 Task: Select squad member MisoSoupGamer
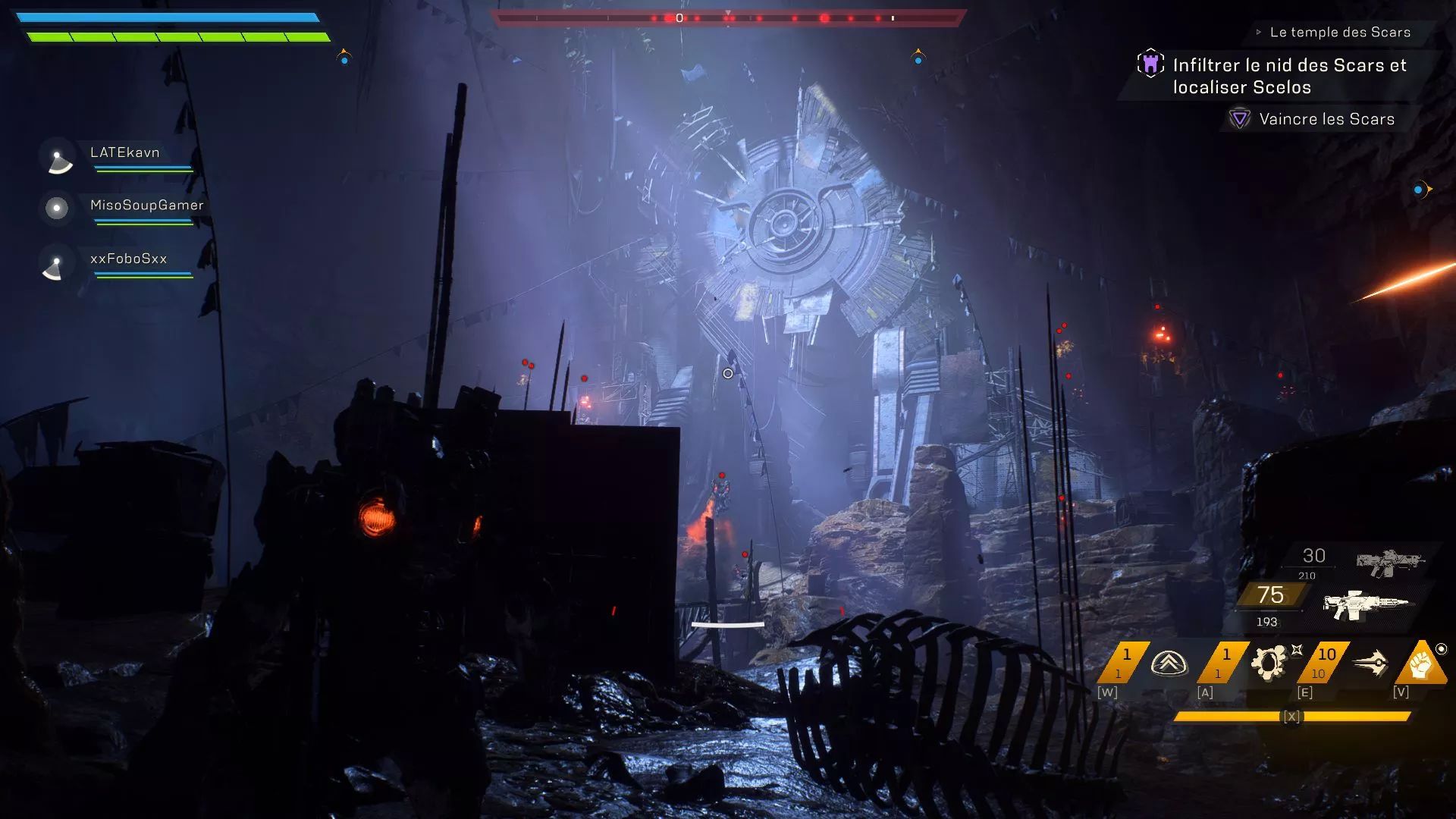tap(146, 206)
